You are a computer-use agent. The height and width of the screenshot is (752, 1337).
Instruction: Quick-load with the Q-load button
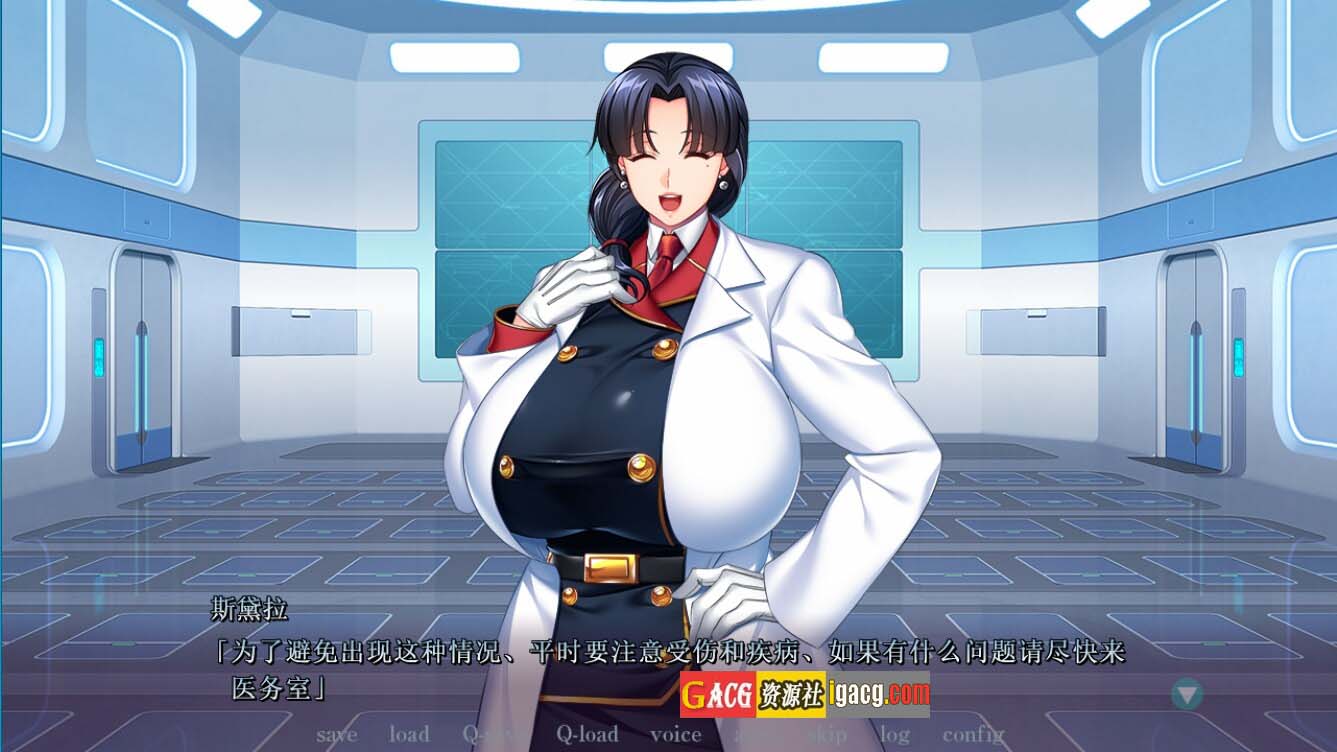pyautogui.click(x=587, y=735)
